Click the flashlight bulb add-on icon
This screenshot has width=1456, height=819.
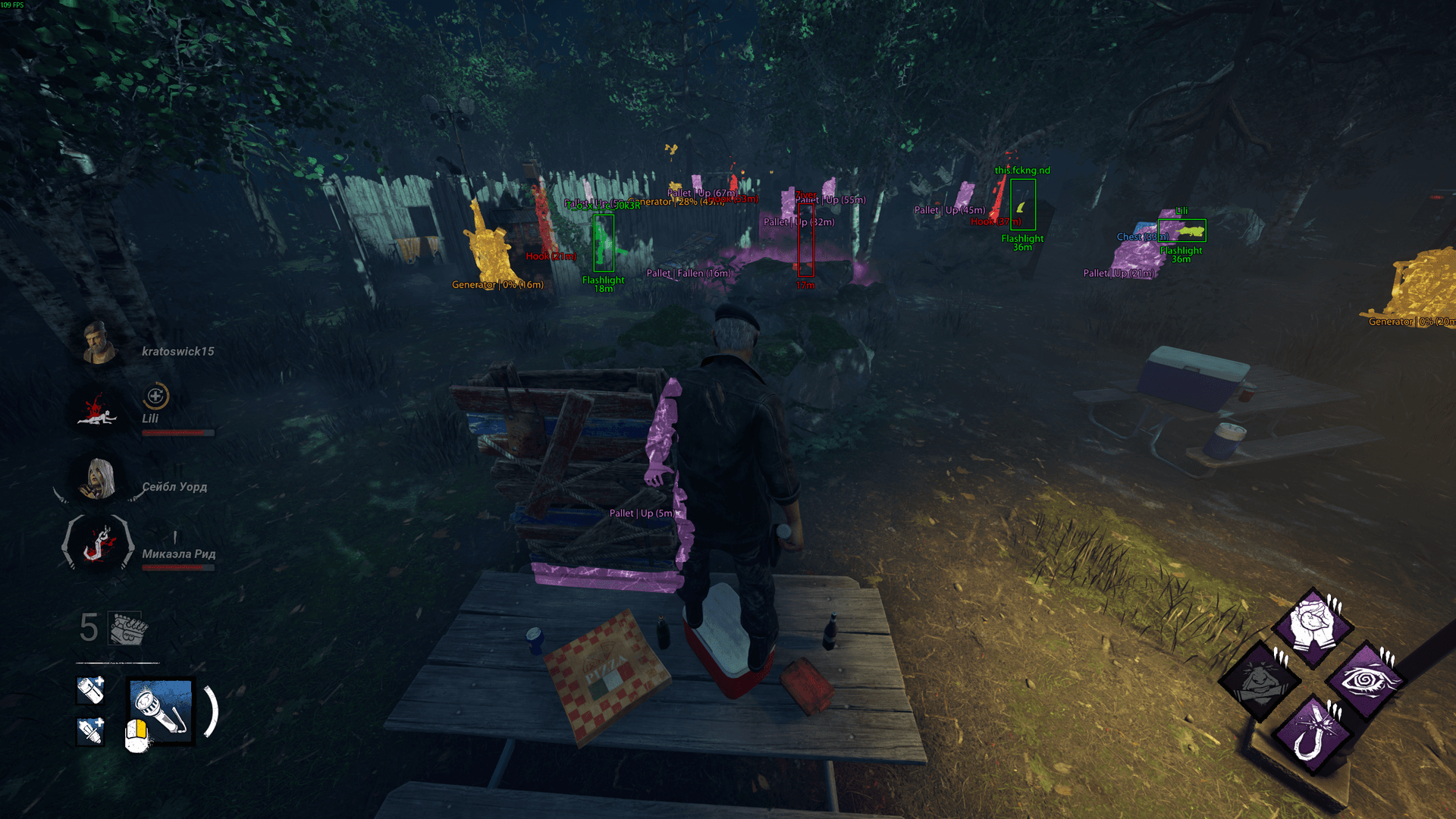(x=91, y=731)
